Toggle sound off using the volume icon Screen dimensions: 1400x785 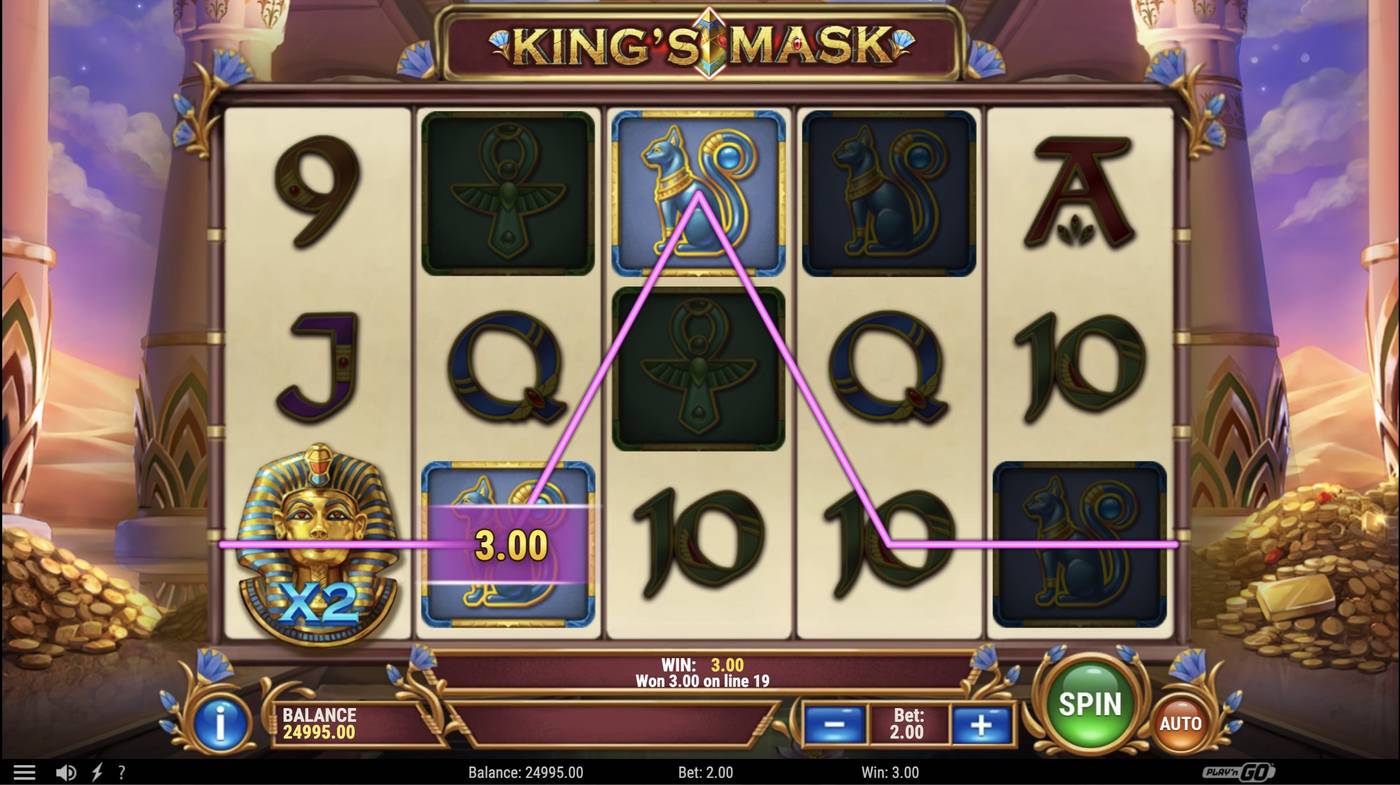tap(66, 770)
